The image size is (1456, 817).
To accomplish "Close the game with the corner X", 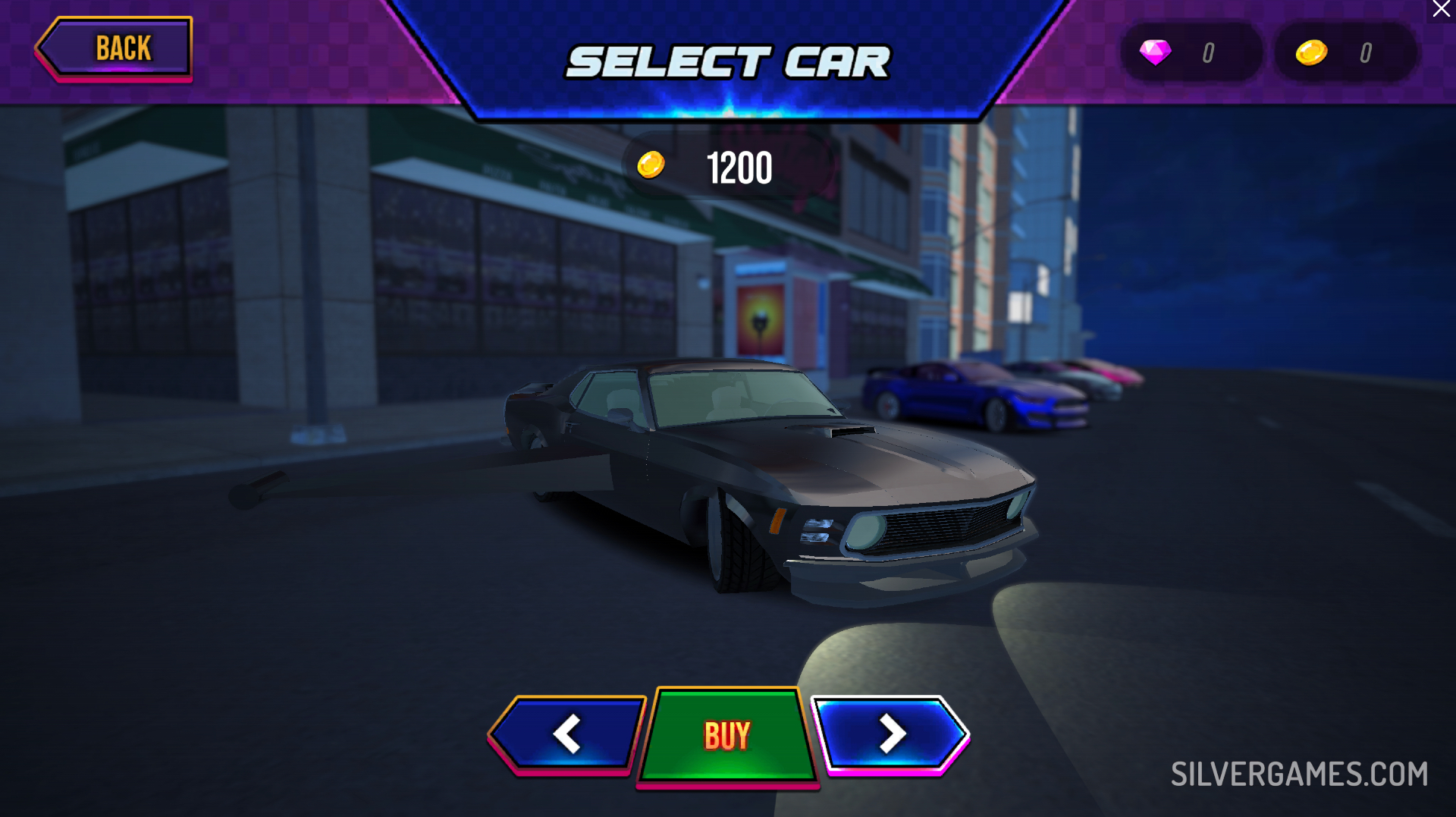I will coord(1441,9).
